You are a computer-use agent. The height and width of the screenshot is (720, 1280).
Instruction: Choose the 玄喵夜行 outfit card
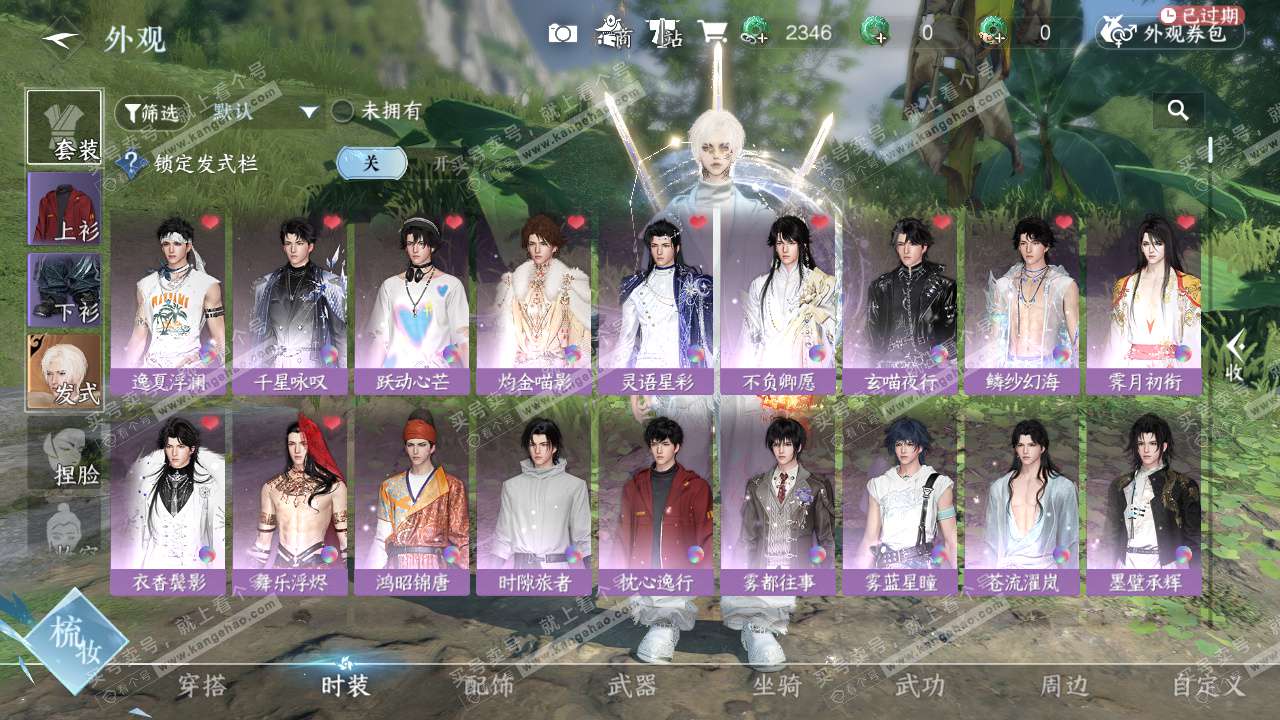899,303
